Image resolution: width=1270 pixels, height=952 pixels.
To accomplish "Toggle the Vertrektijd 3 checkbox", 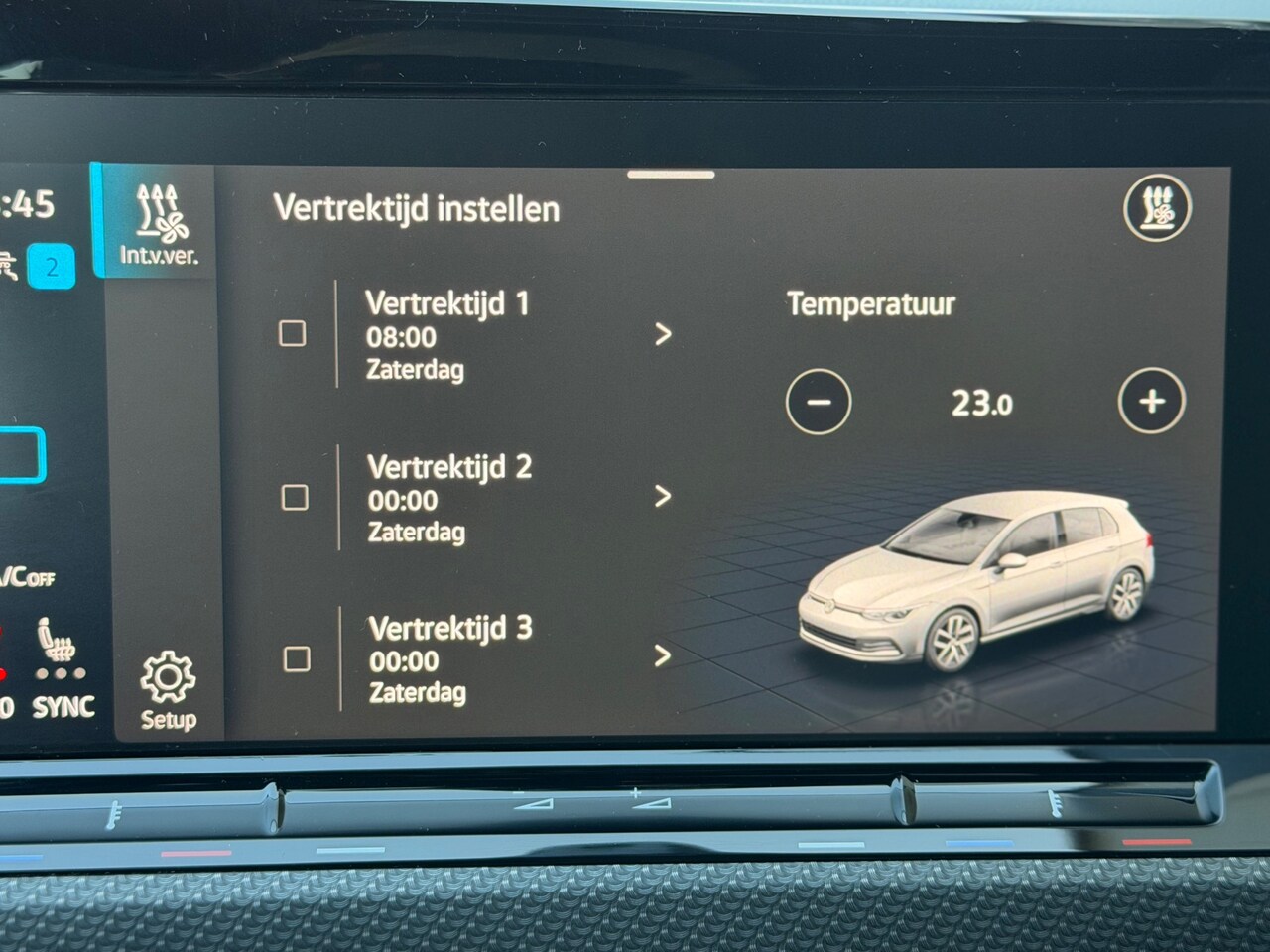I will (297, 658).
